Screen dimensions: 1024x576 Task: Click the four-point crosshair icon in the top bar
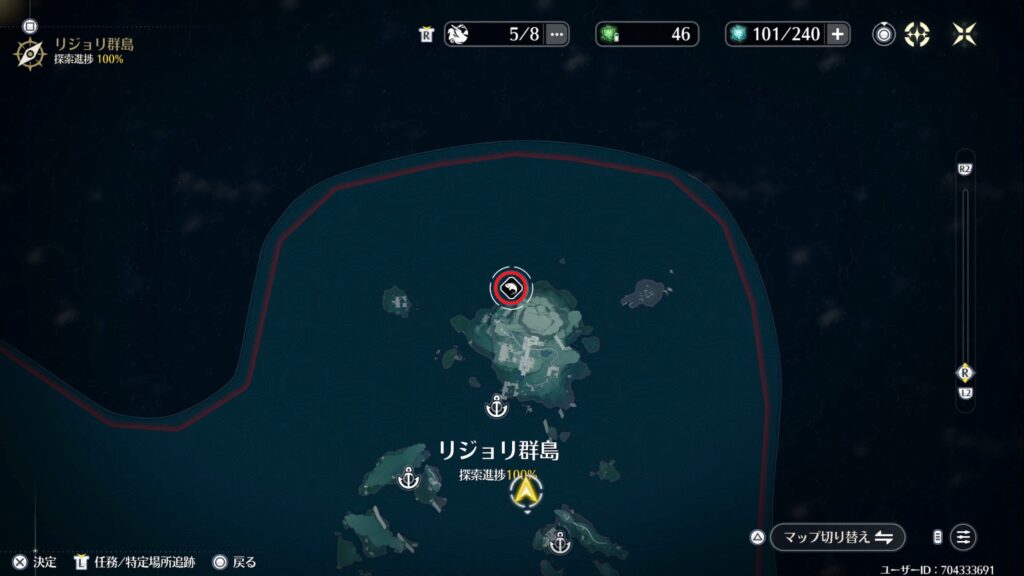click(x=917, y=34)
